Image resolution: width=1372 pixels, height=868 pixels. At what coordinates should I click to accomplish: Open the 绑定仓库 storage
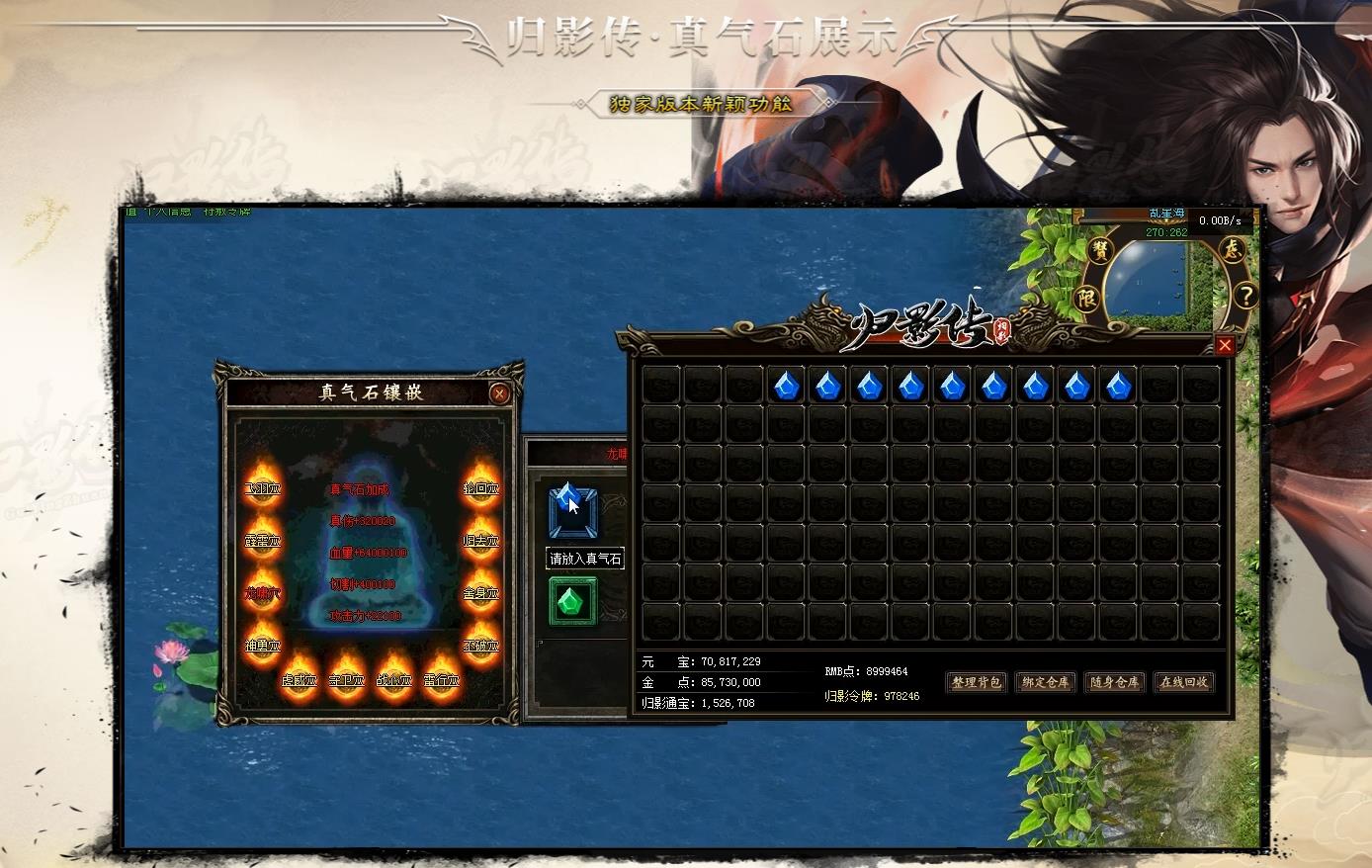click(1045, 682)
